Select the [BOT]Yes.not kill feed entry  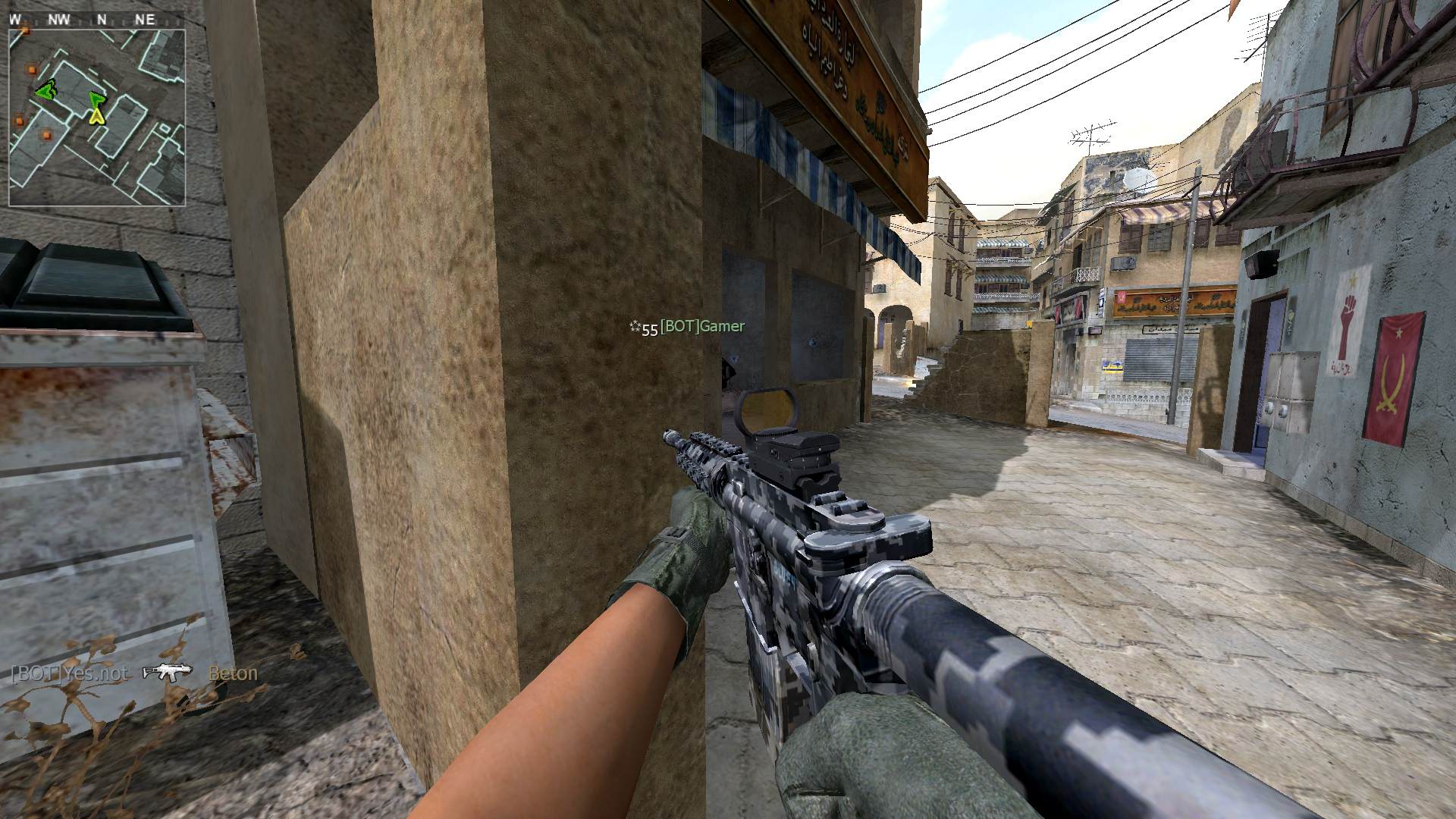pos(70,673)
